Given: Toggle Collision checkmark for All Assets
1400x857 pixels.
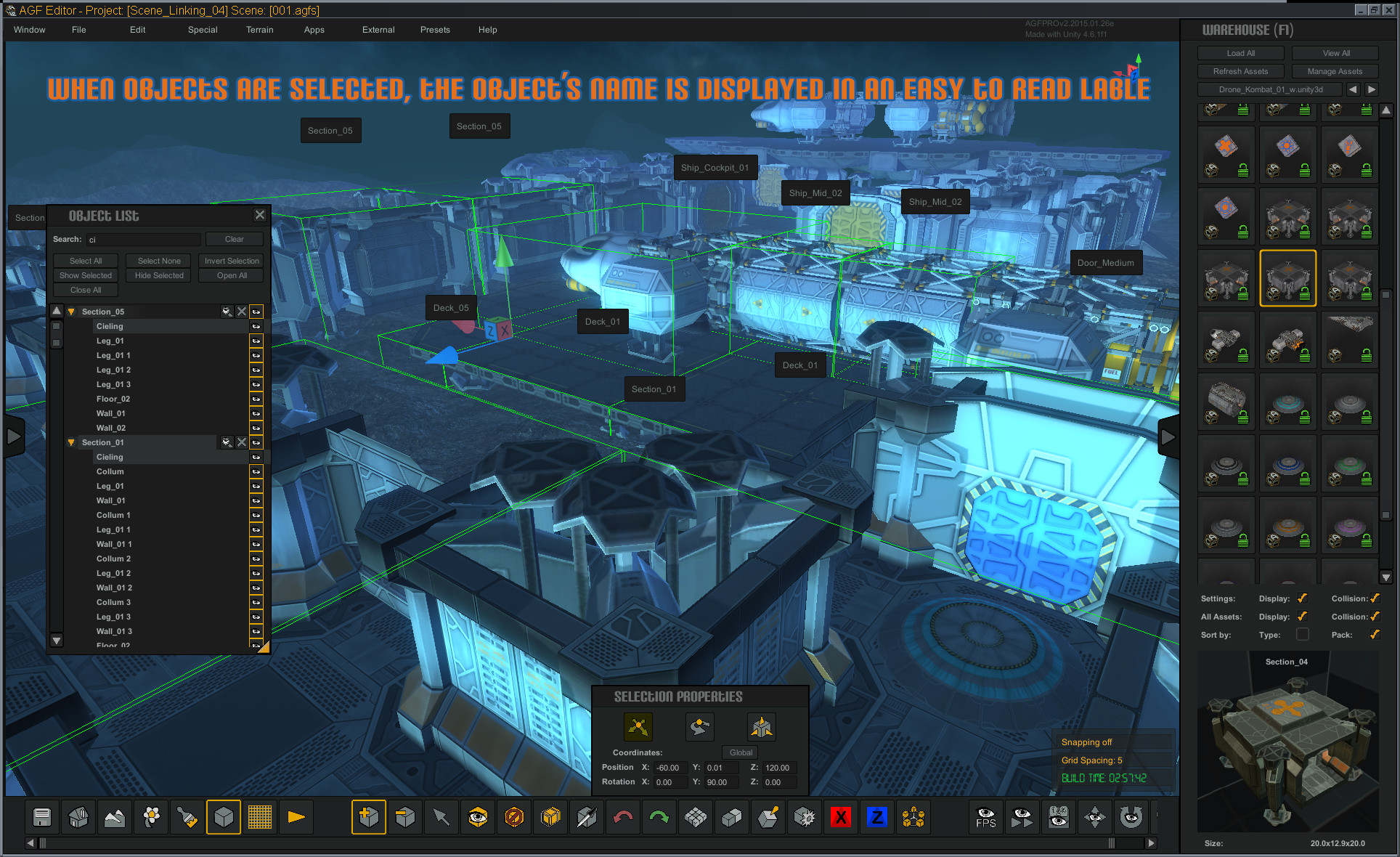Looking at the screenshot, I should click(1375, 617).
